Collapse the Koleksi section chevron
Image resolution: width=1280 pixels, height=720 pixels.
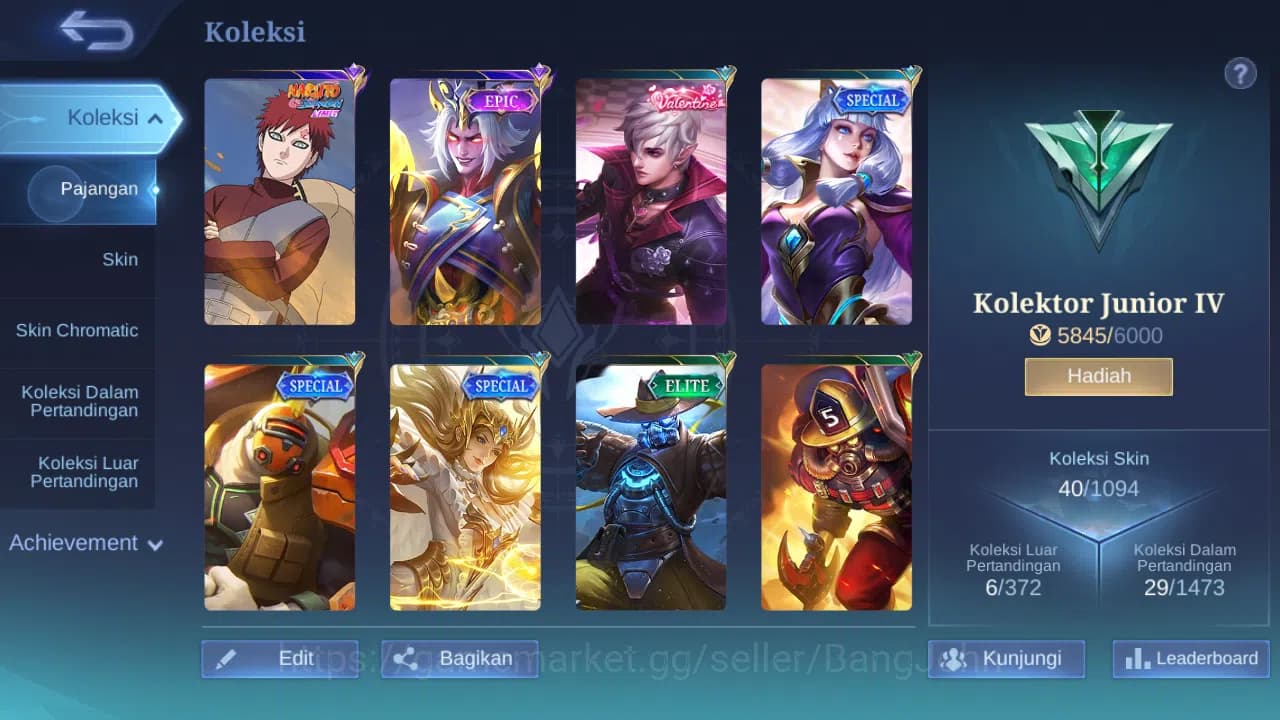(x=155, y=117)
